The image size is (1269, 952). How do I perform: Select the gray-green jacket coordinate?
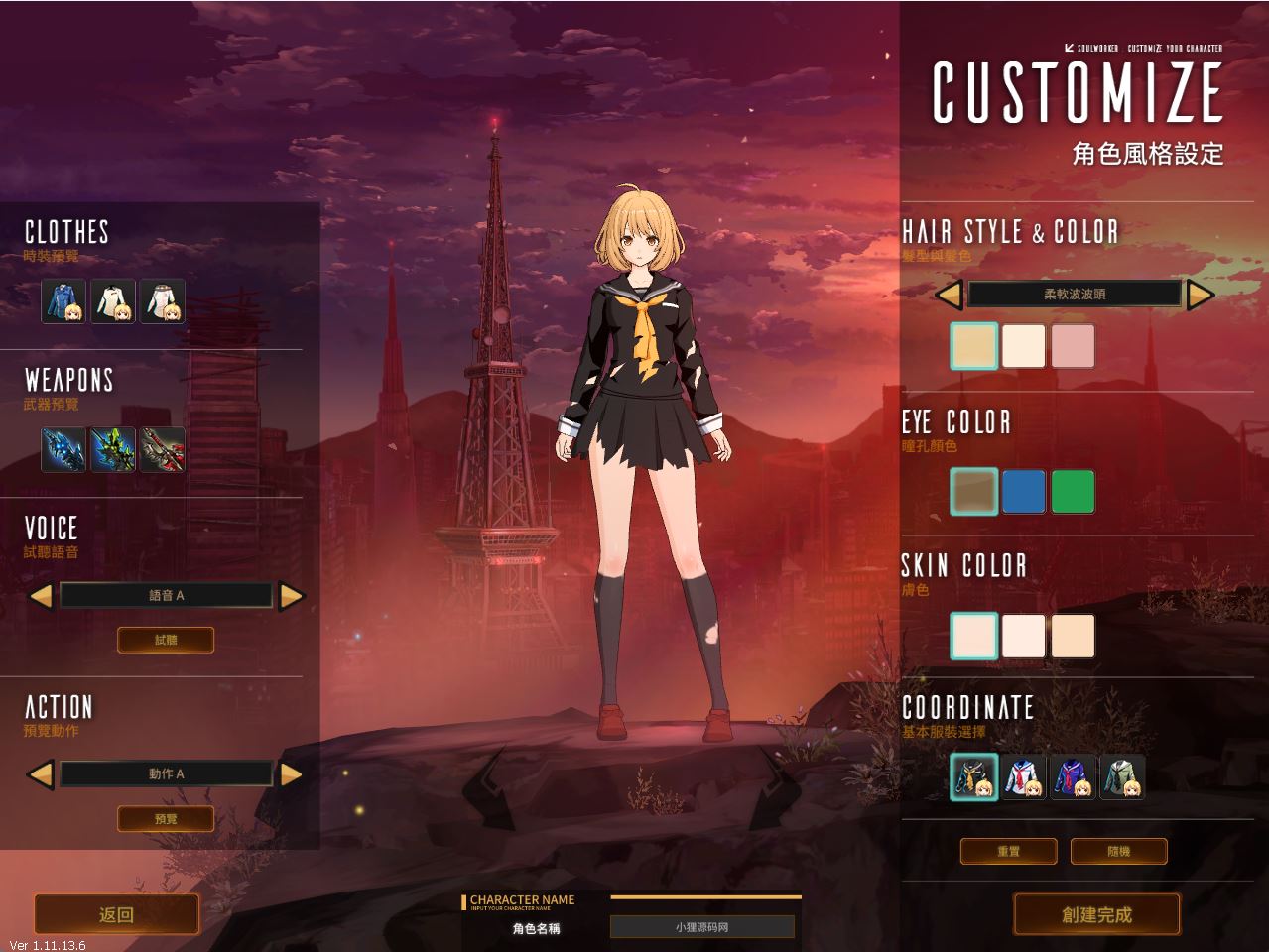pyautogui.click(x=1122, y=776)
